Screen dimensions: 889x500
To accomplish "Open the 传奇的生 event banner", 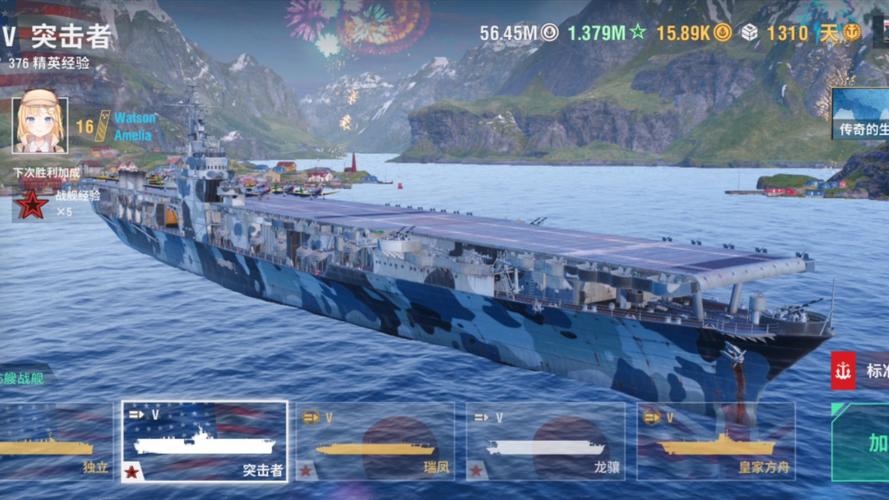I will [x=860, y=113].
